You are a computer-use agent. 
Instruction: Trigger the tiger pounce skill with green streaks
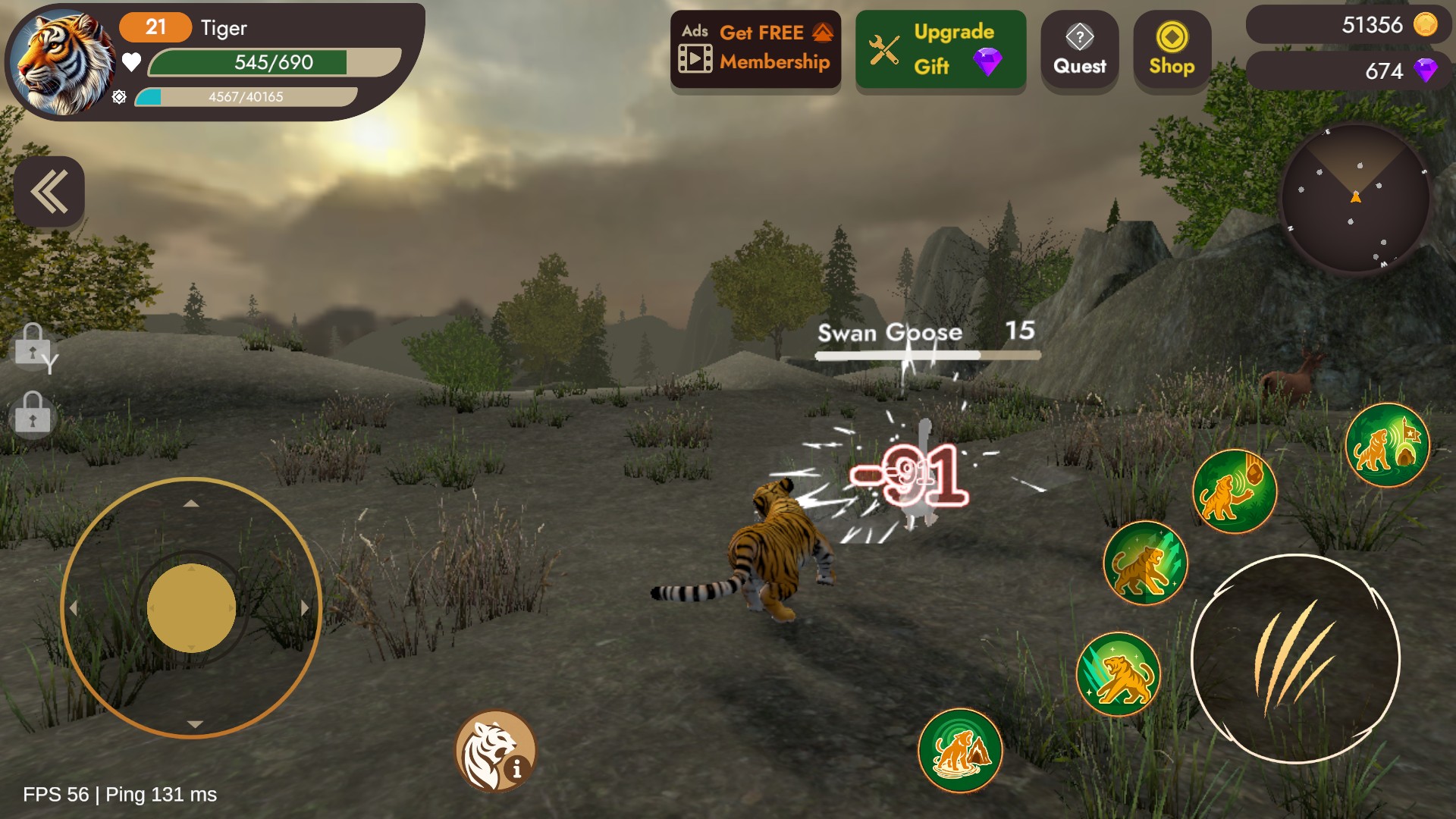click(x=1145, y=563)
